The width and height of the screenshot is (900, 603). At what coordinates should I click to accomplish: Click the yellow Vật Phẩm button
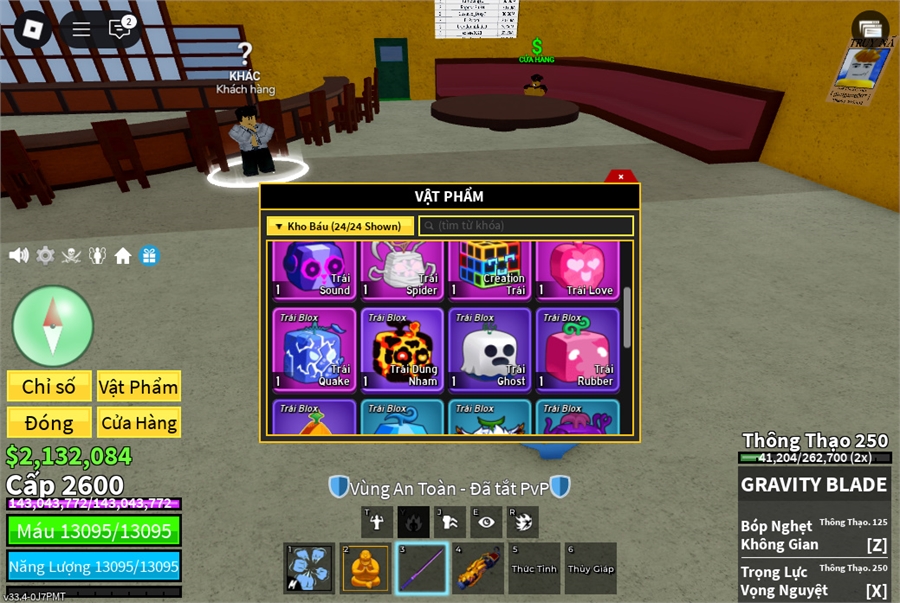click(x=138, y=387)
